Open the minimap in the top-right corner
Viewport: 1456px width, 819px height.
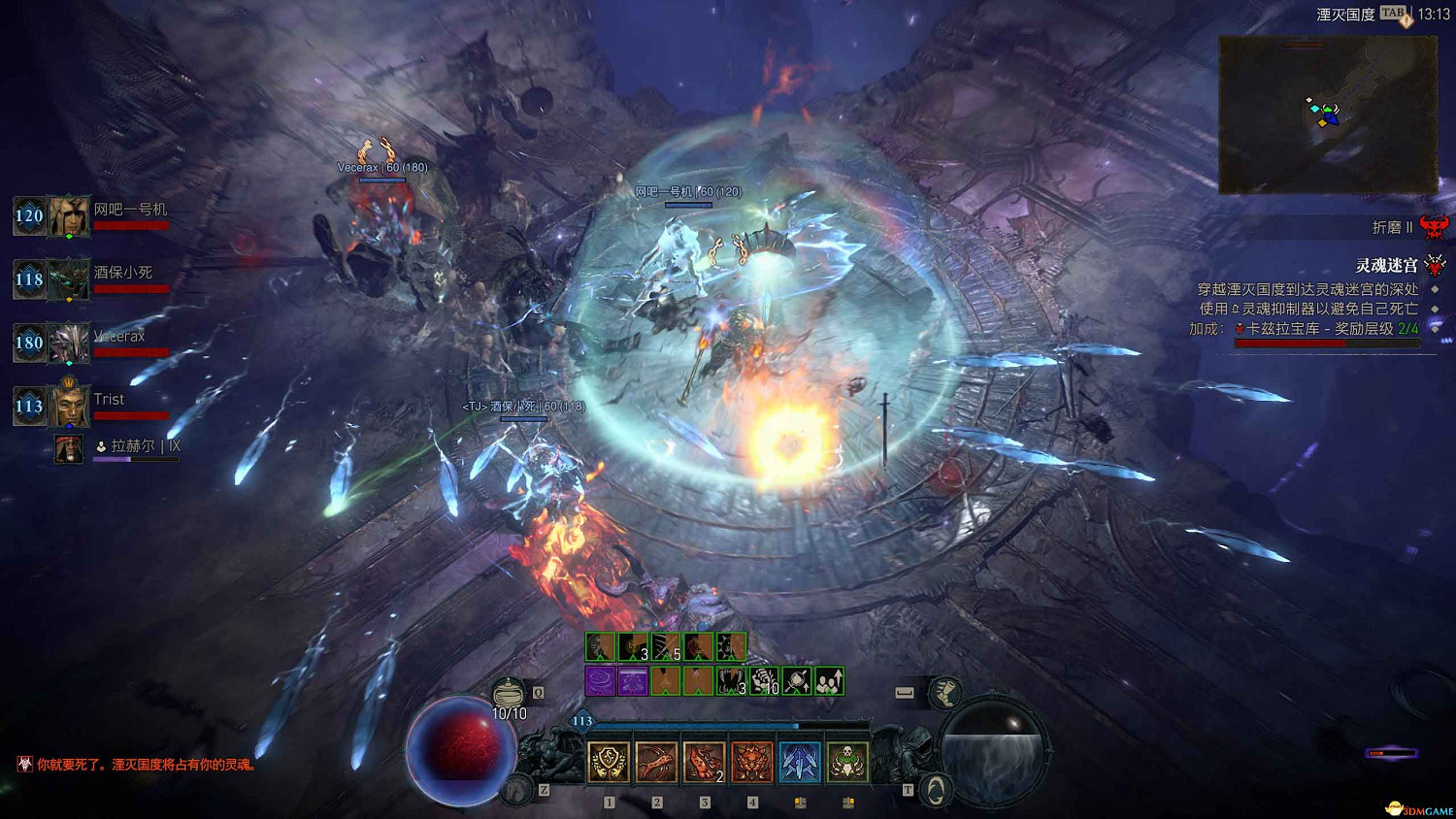(1327, 115)
